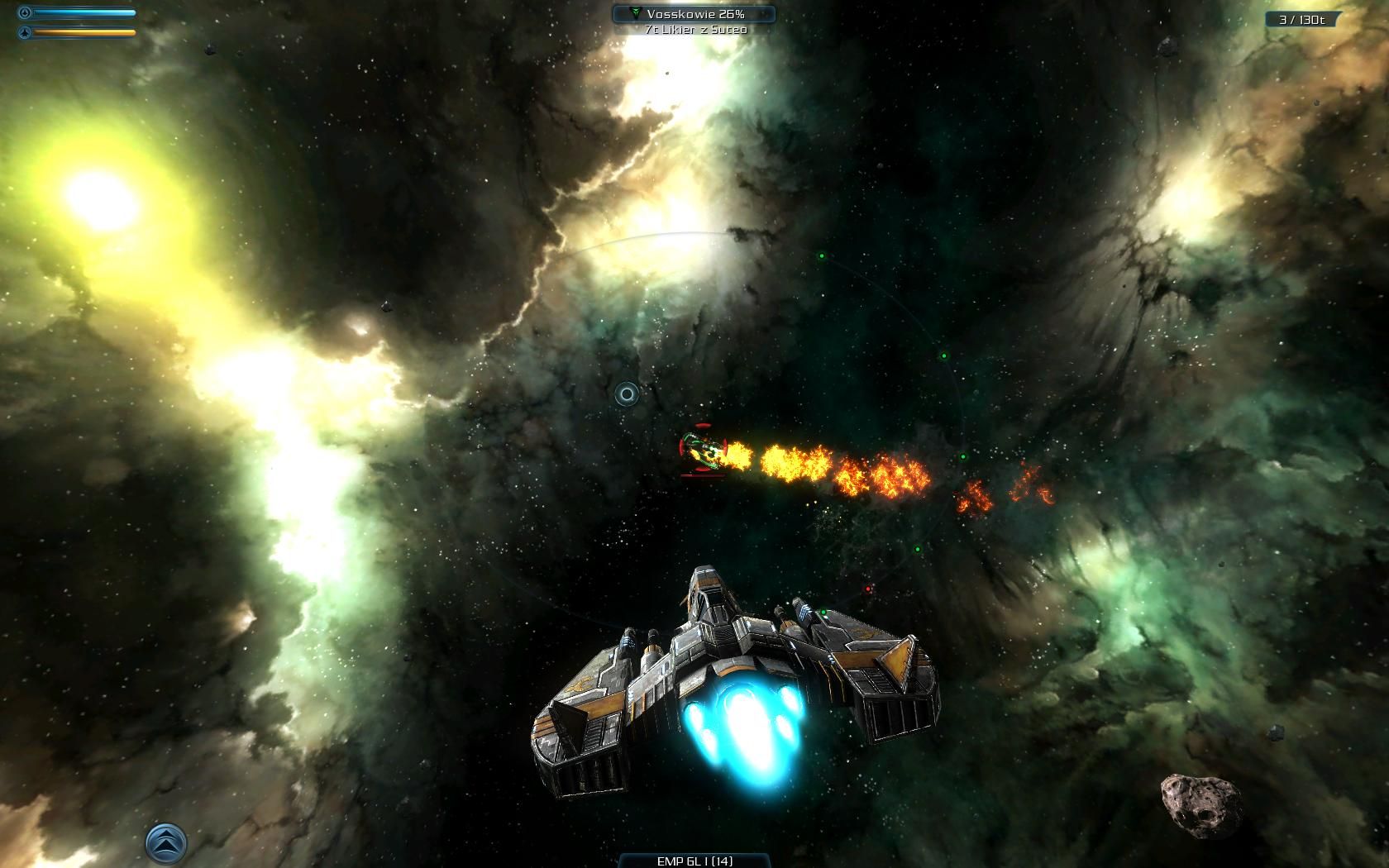Click the Vosskowie target info panel

point(694,14)
